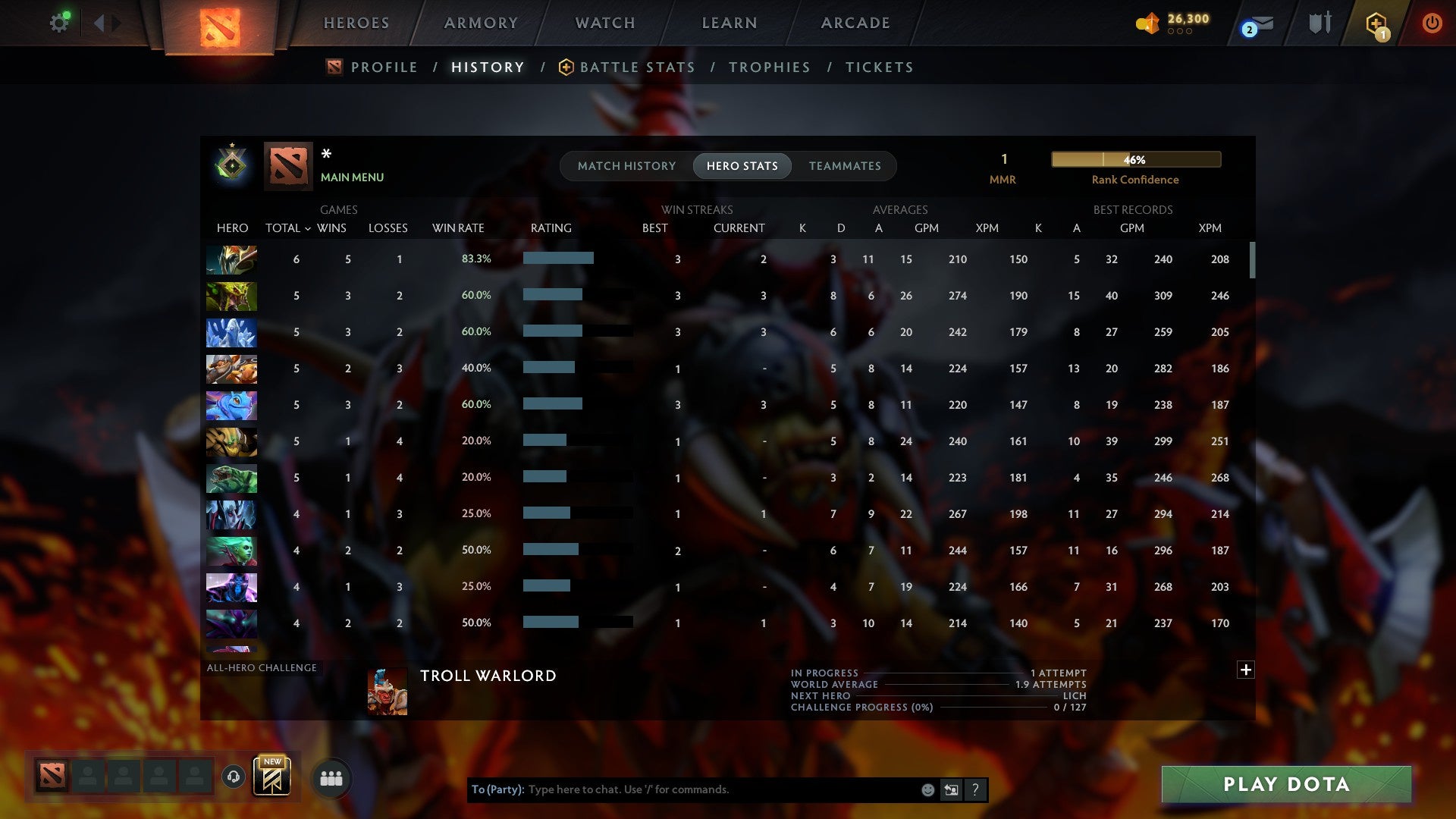This screenshot has height=819, width=1456.
Task: Open the NEW Battle Pass icon
Action: tap(273, 777)
